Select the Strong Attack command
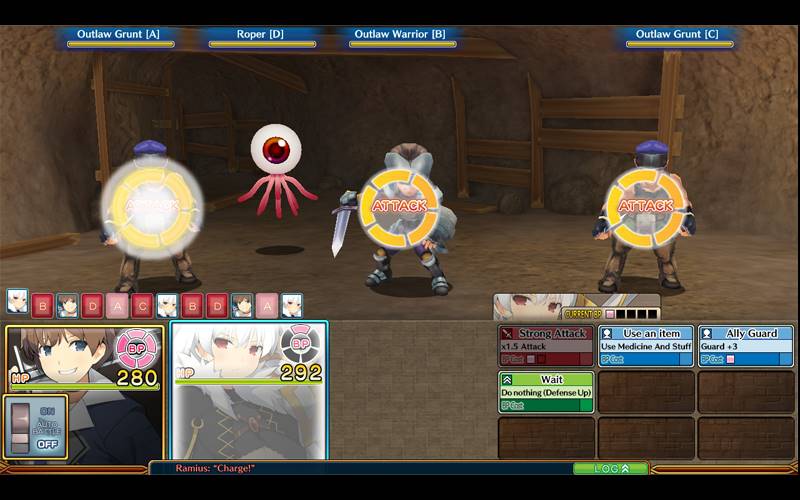The height and width of the screenshot is (500, 800). [x=545, y=345]
